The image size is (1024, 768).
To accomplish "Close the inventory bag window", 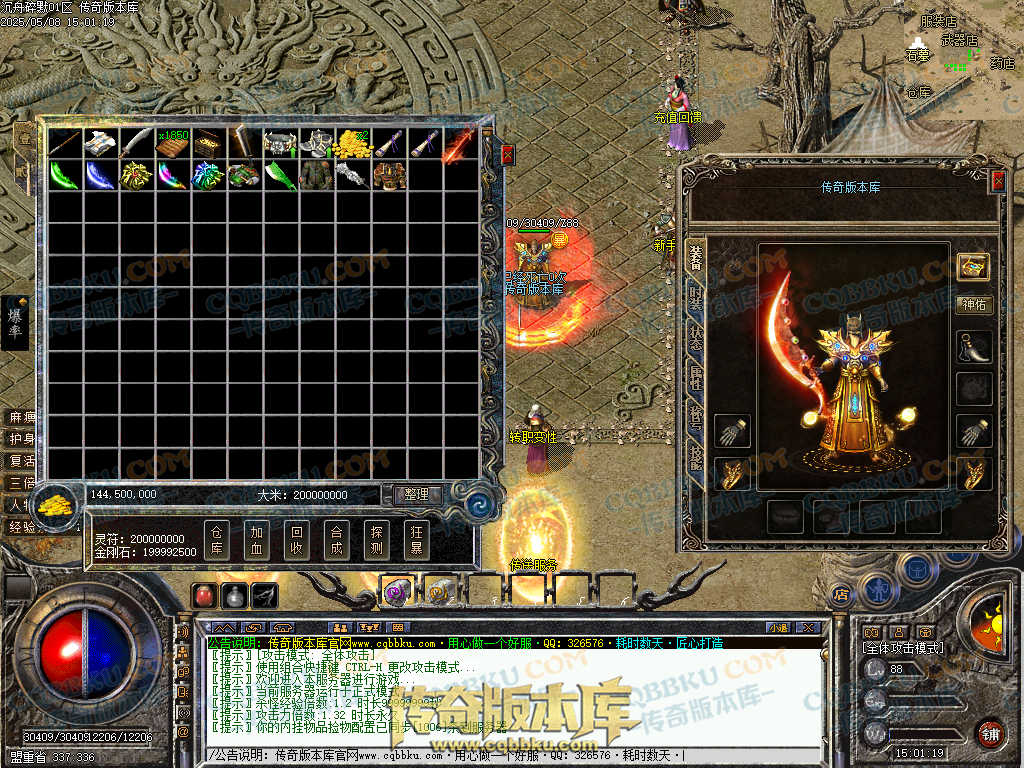I will [507, 155].
